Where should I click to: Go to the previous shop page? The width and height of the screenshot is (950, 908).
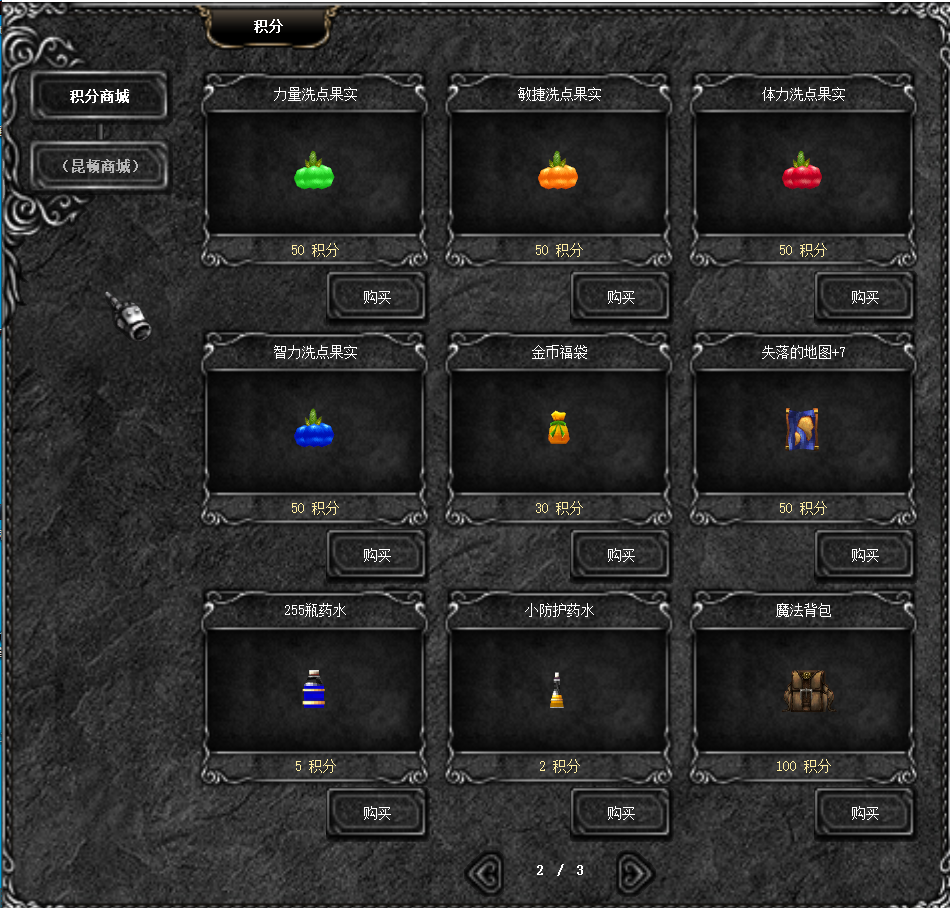point(485,873)
